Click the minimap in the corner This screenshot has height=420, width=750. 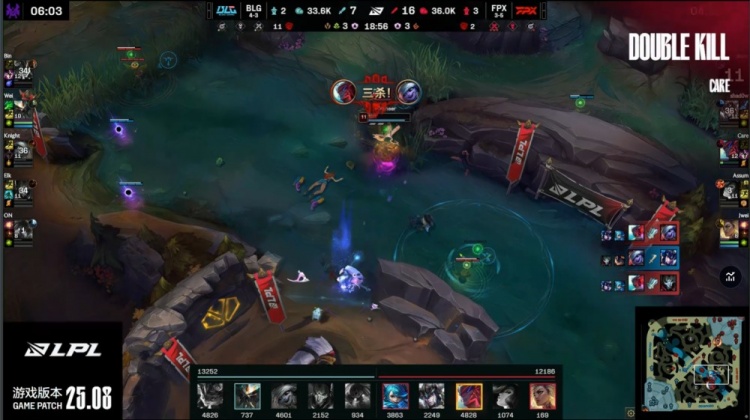[x=691, y=361]
